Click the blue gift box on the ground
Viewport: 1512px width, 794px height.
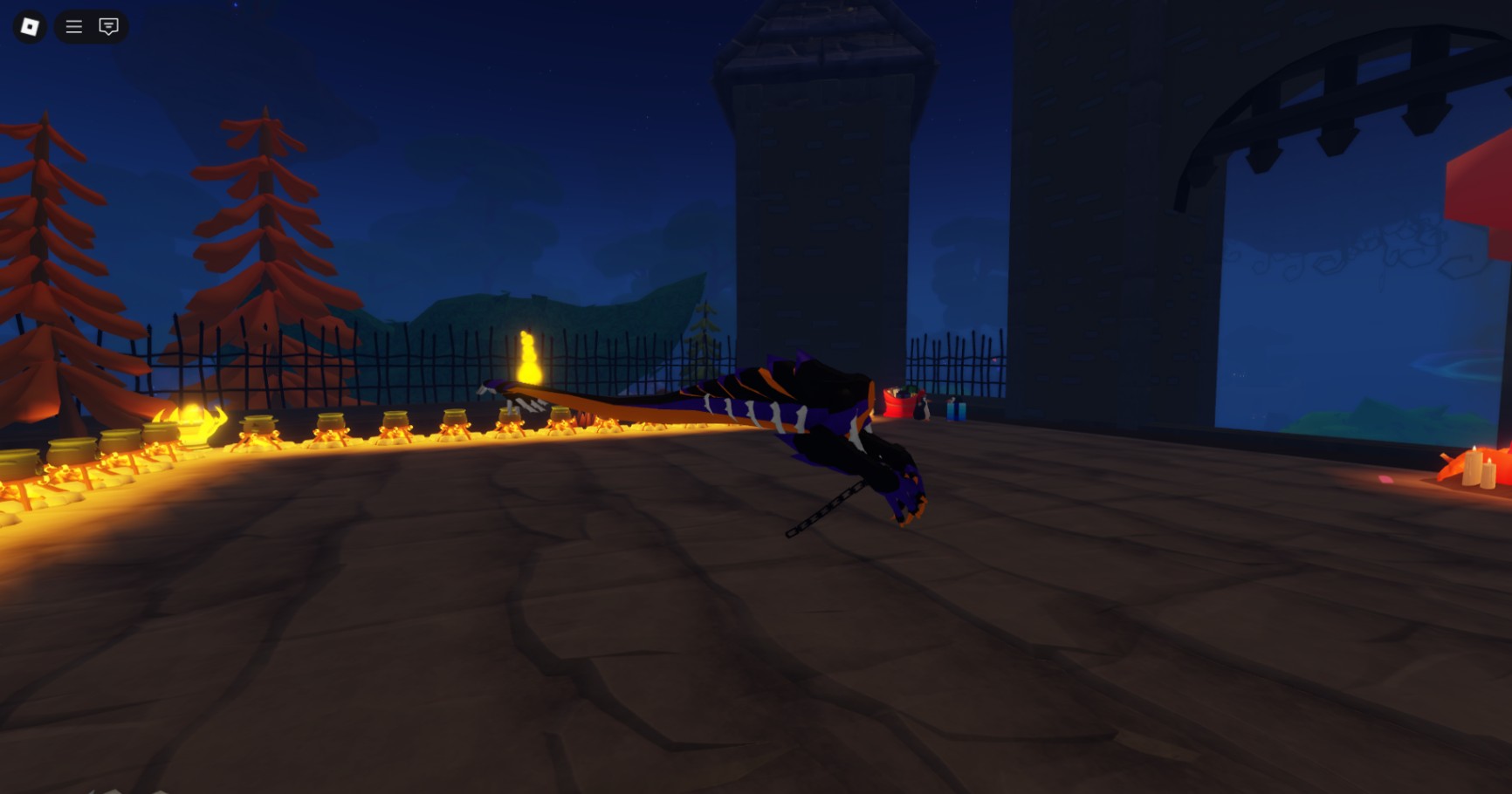pyautogui.click(x=955, y=411)
